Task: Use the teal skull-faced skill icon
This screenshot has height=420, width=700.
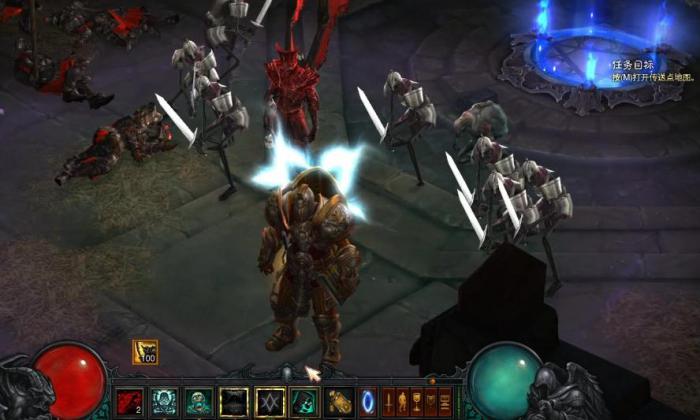Action: click(164, 401)
